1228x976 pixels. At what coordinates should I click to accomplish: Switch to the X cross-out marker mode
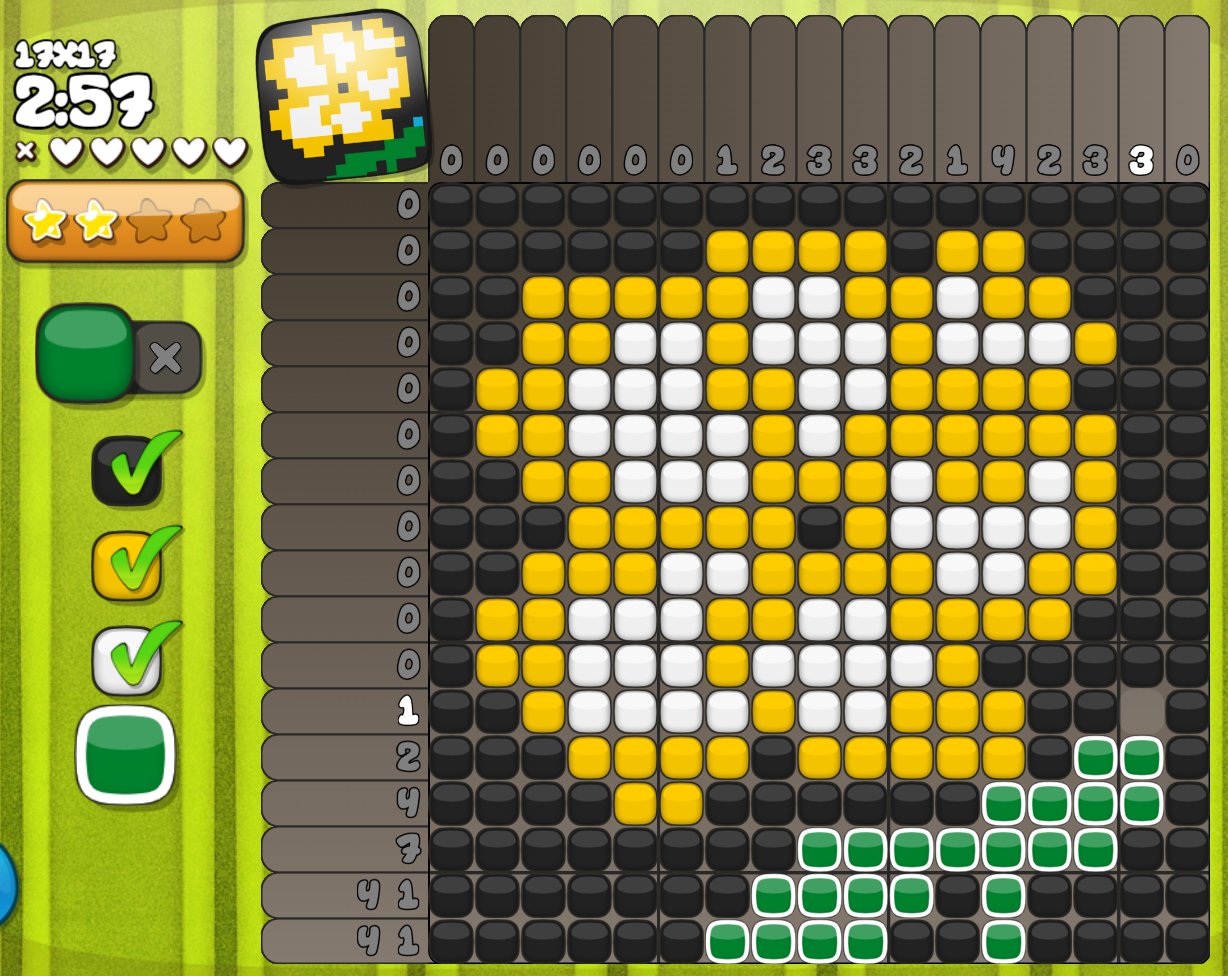click(167, 356)
